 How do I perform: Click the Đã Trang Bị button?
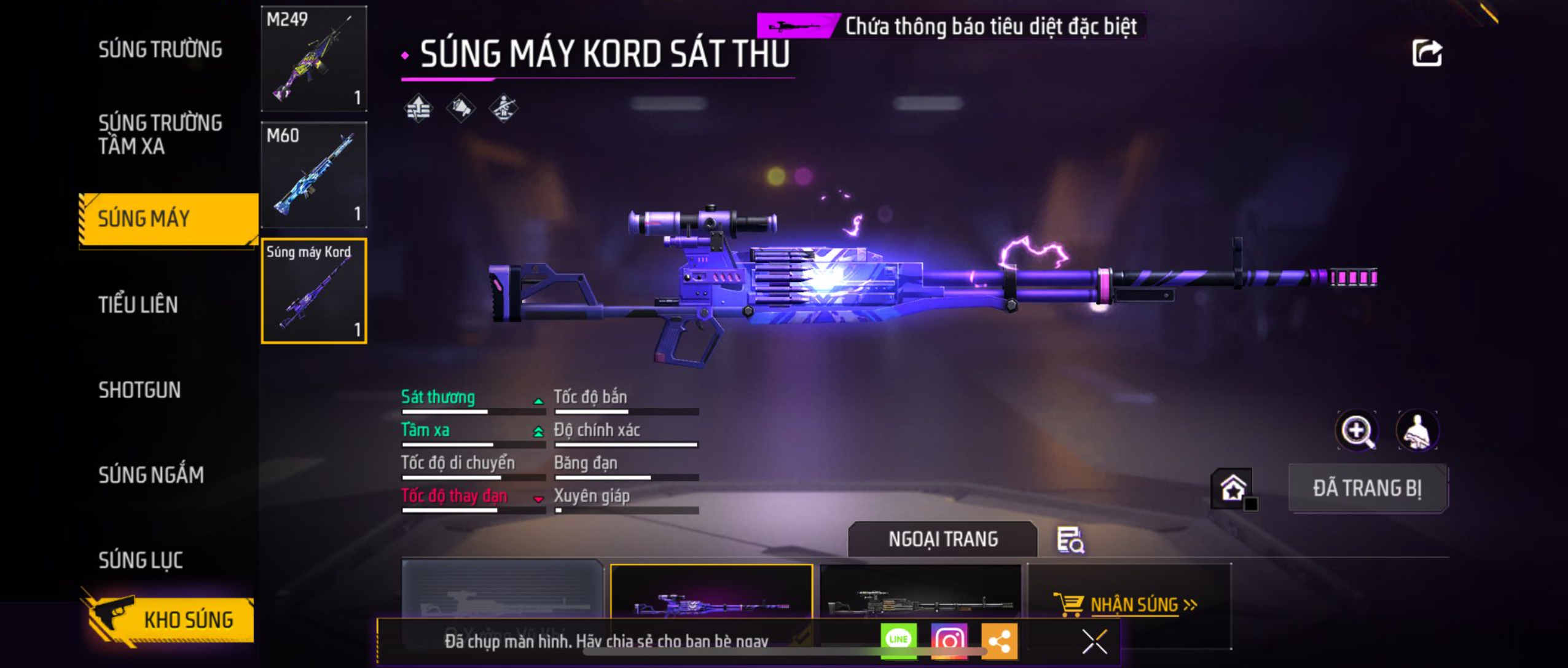[x=1367, y=489]
